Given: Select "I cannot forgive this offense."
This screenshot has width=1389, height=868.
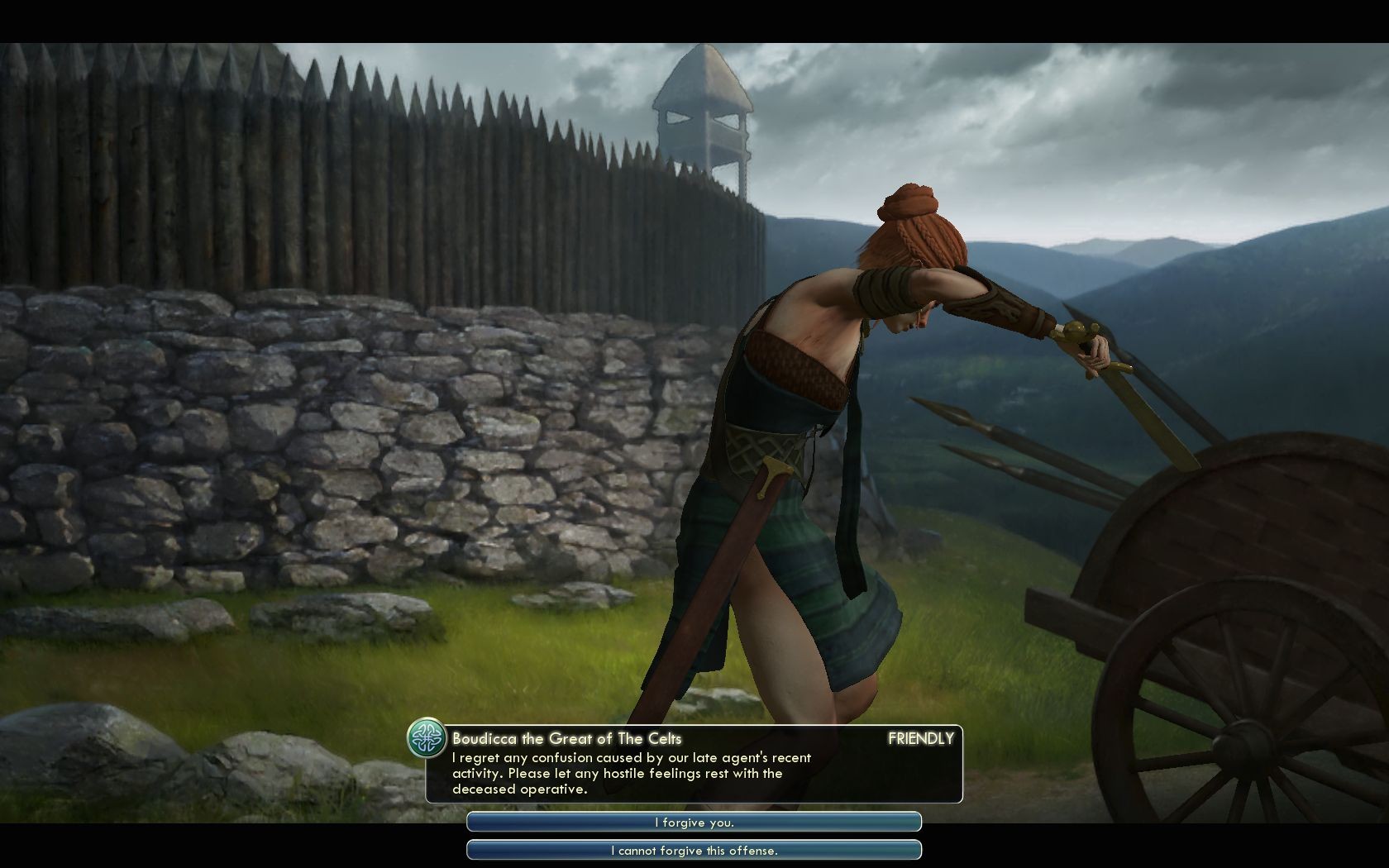Looking at the screenshot, I should coord(694,850).
